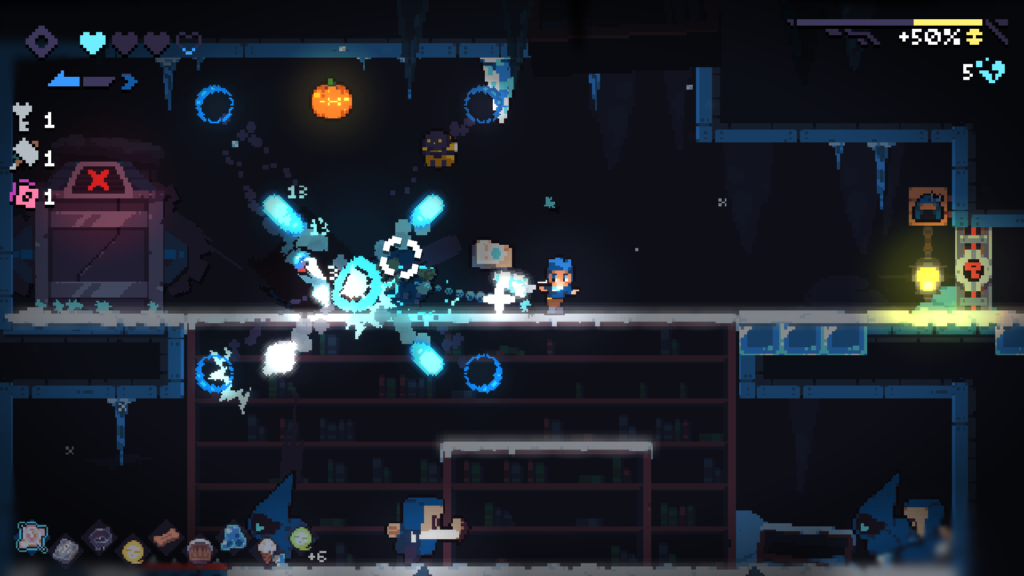Select the bone item icon
Image resolution: width=1024 pixels, height=576 pixels.
pos(166,536)
